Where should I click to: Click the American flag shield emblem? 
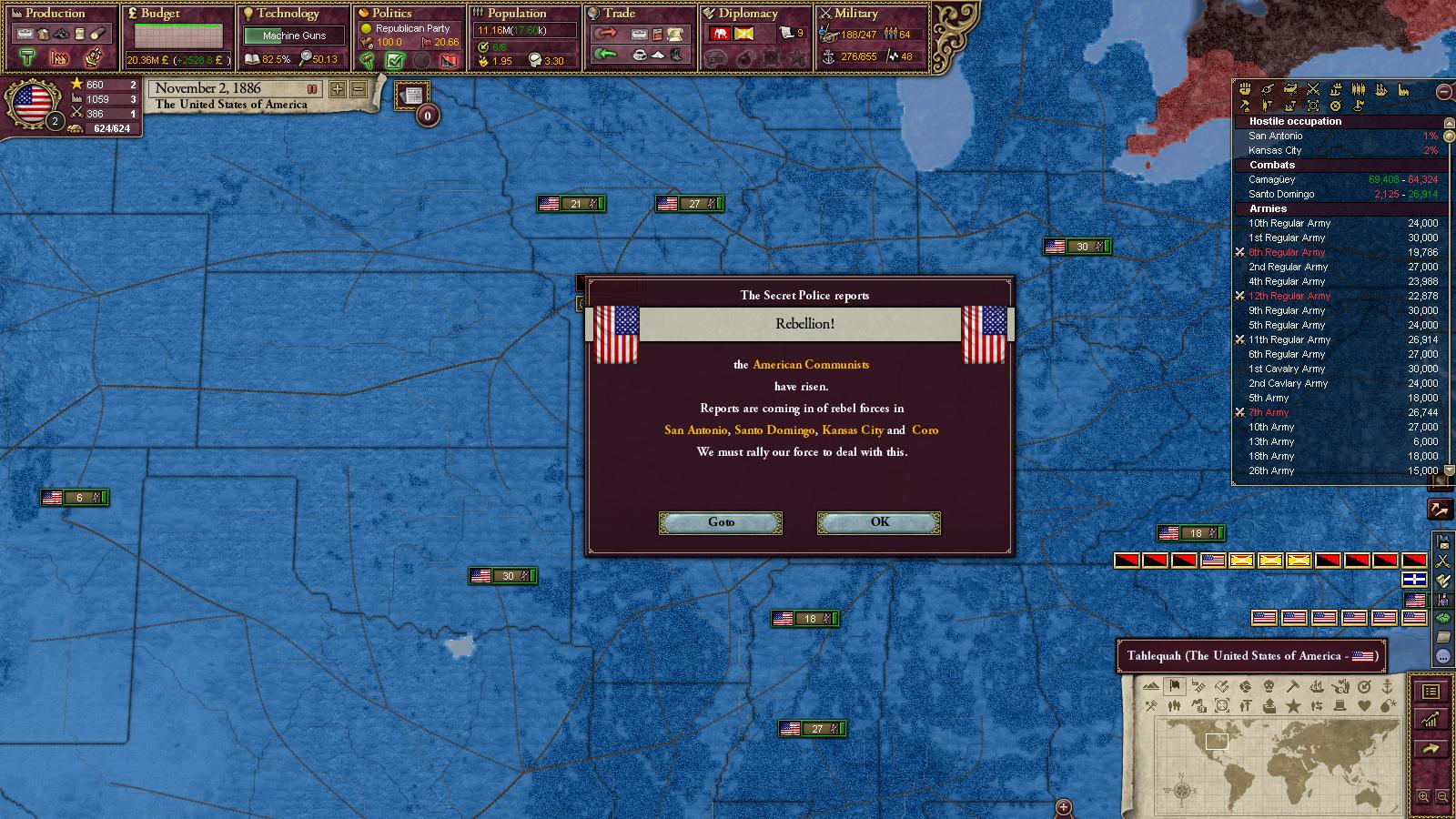[x=33, y=103]
